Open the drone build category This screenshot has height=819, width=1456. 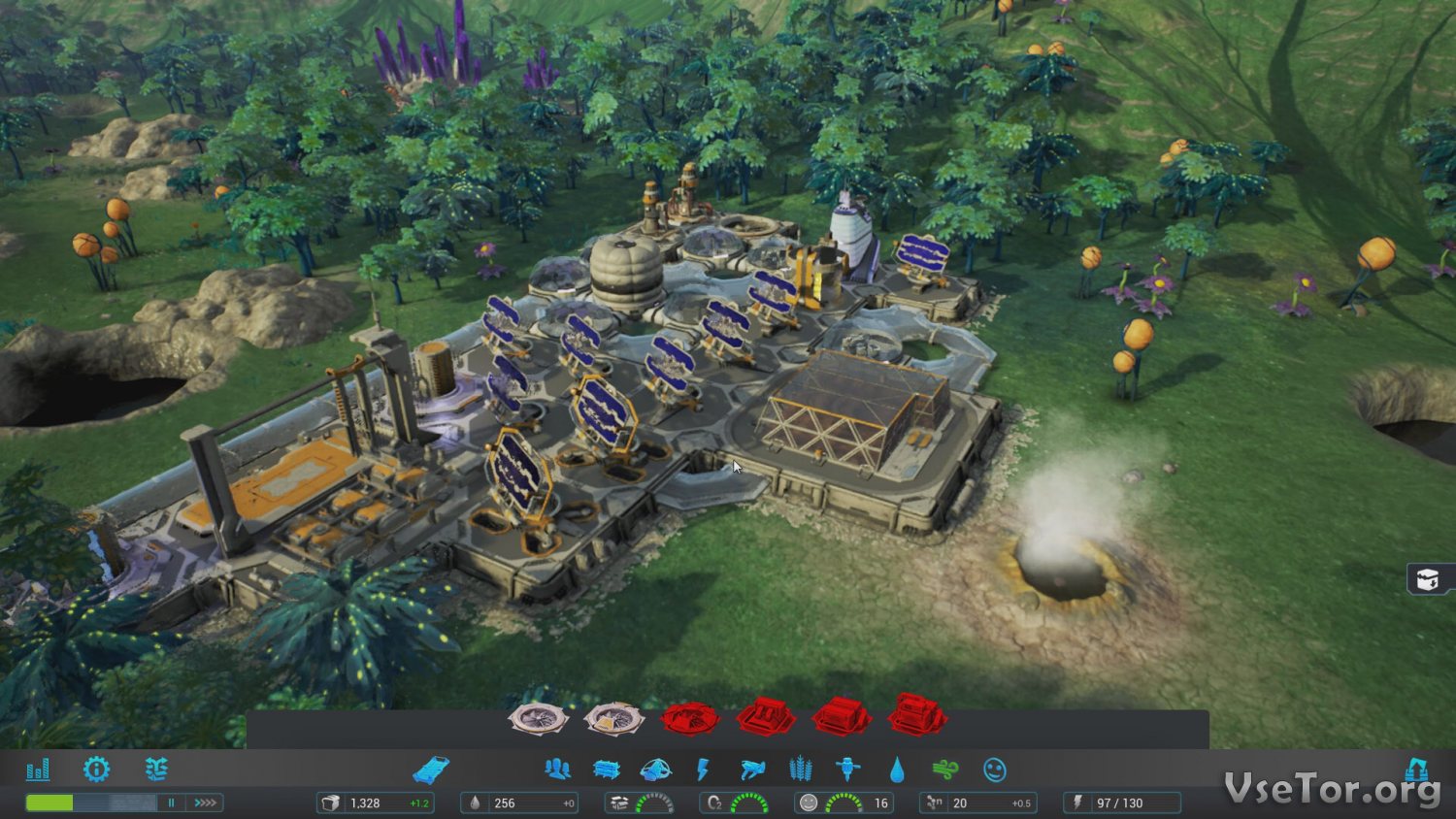(x=752, y=770)
